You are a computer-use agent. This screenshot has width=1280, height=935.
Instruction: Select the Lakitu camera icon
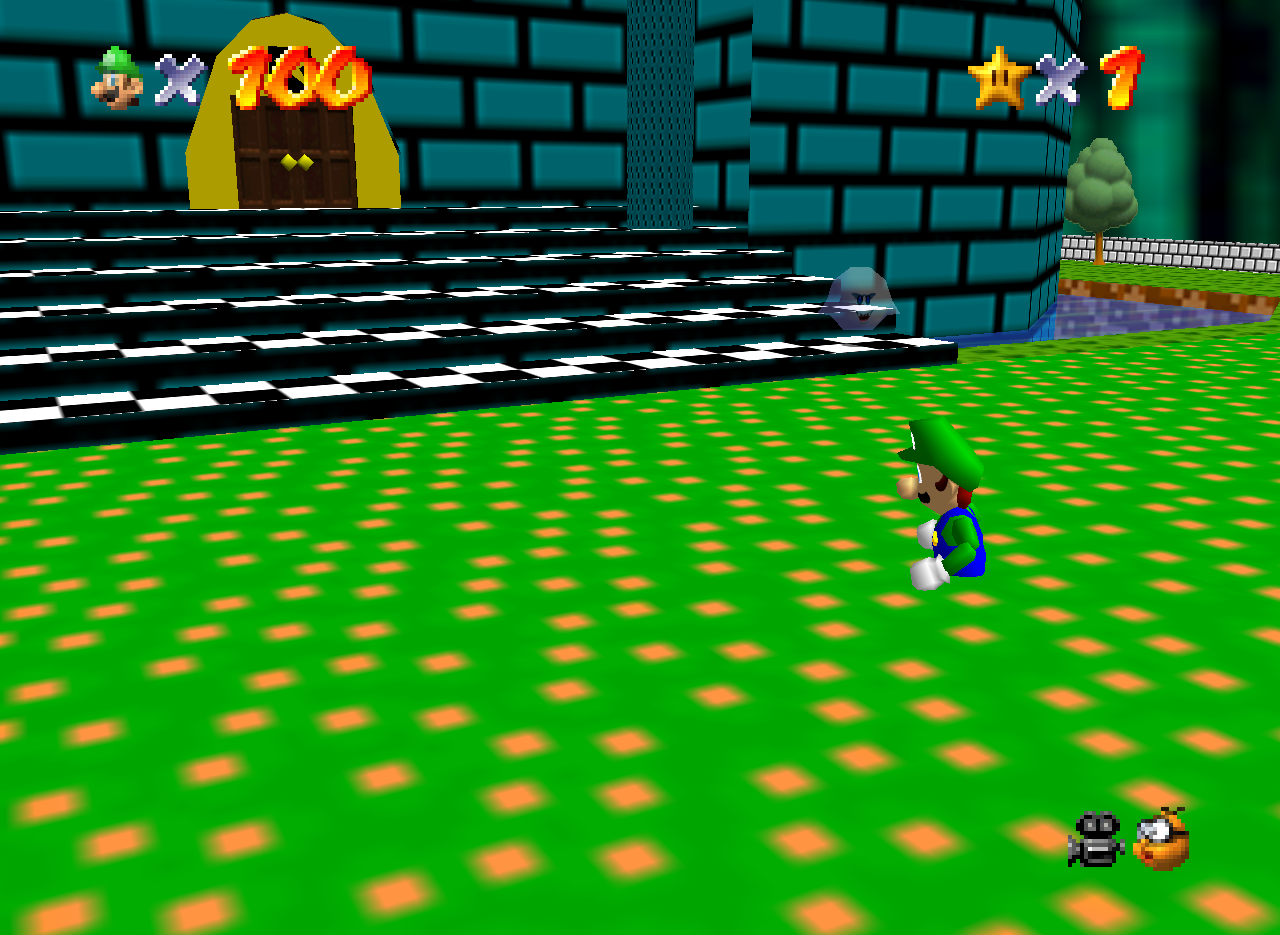pos(1162,839)
